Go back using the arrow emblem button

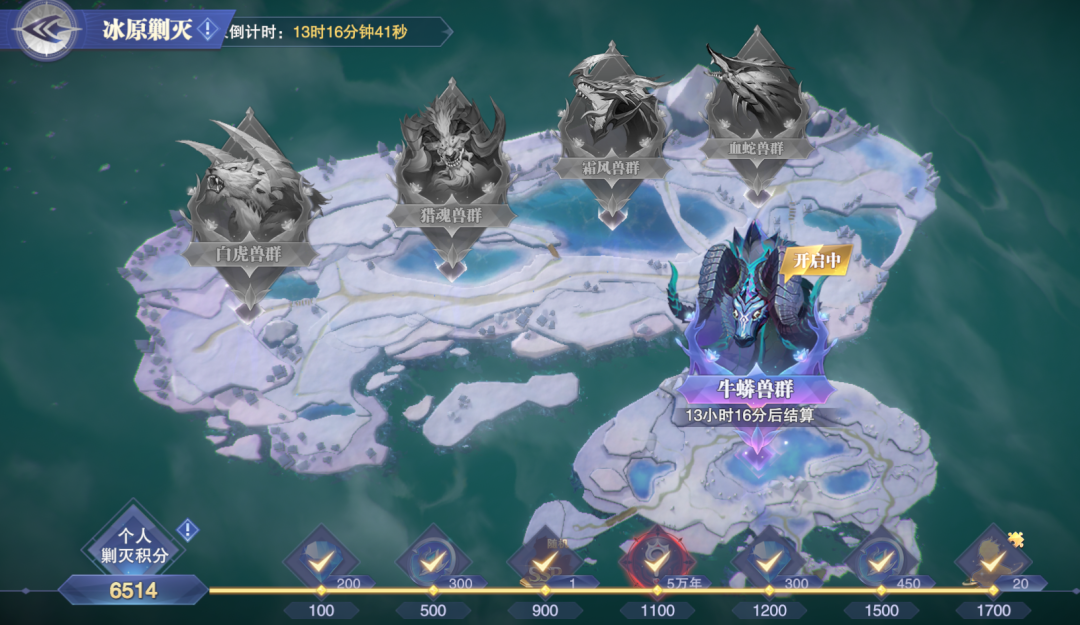[x=46, y=30]
